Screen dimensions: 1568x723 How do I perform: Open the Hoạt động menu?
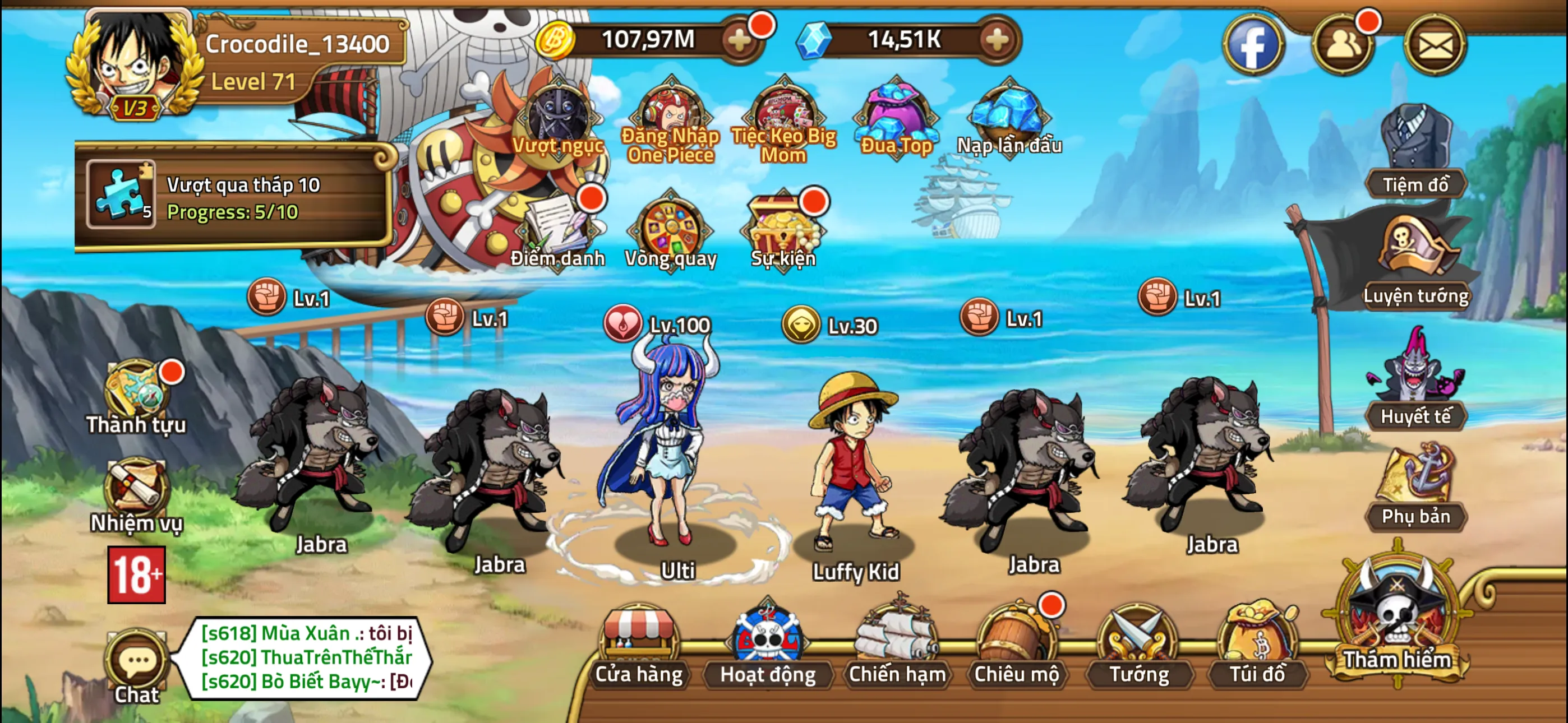[768, 646]
